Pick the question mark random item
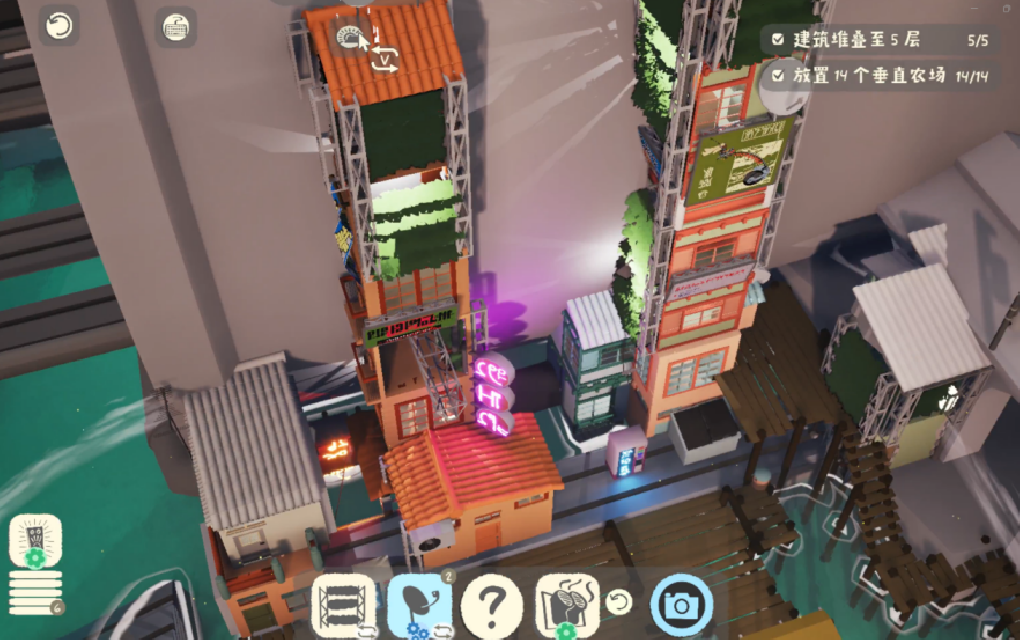 (492, 605)
